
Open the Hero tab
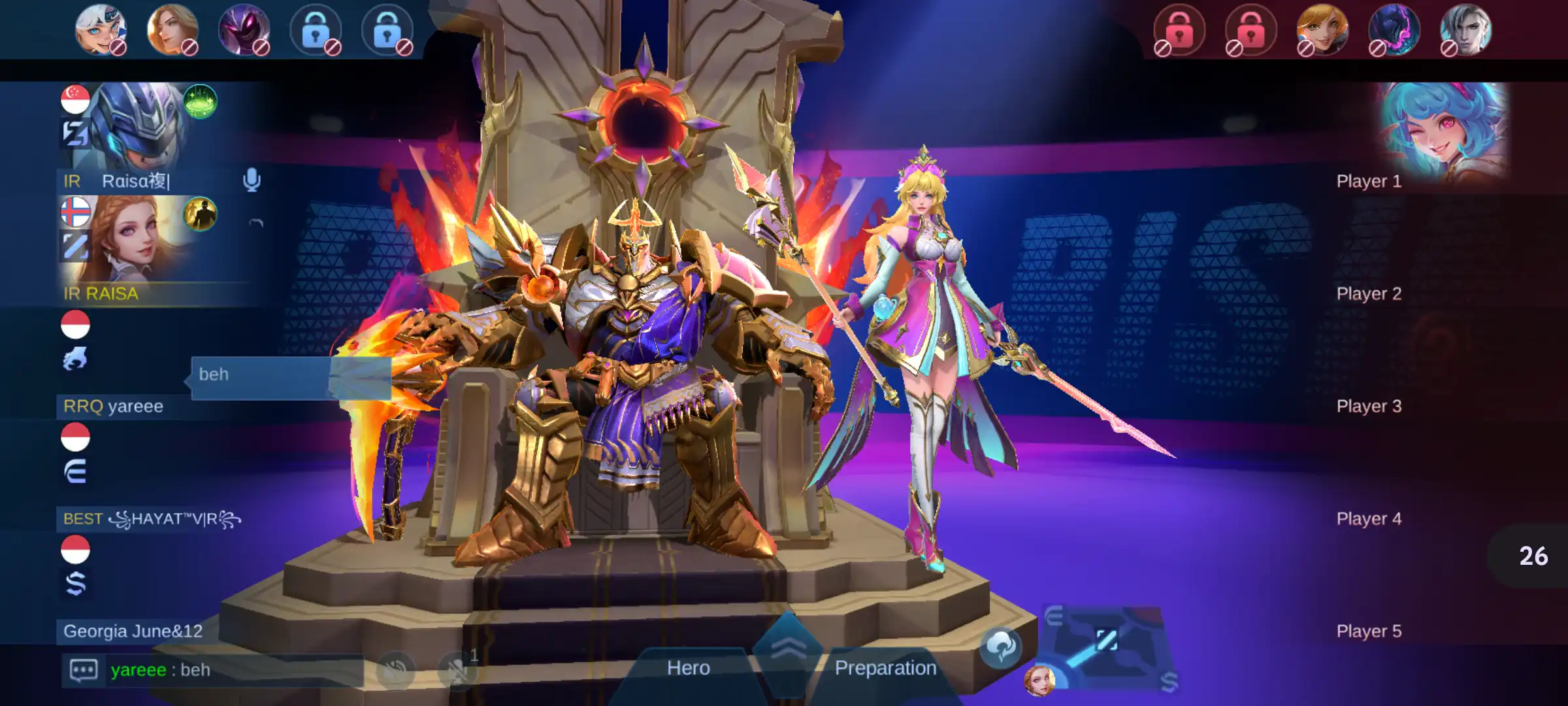688,668
